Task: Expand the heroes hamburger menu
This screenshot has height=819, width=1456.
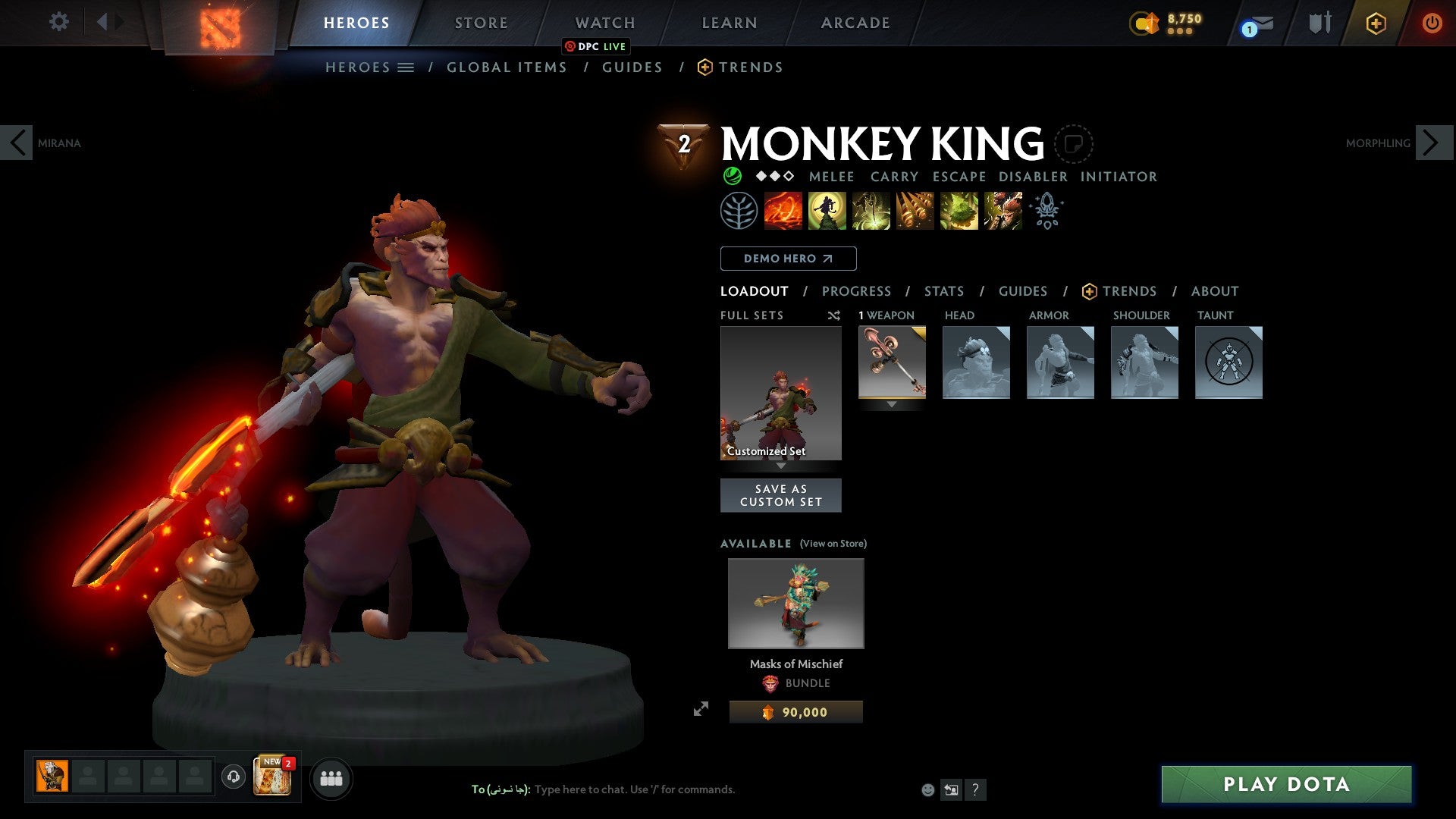Action: tap(406, 67)
